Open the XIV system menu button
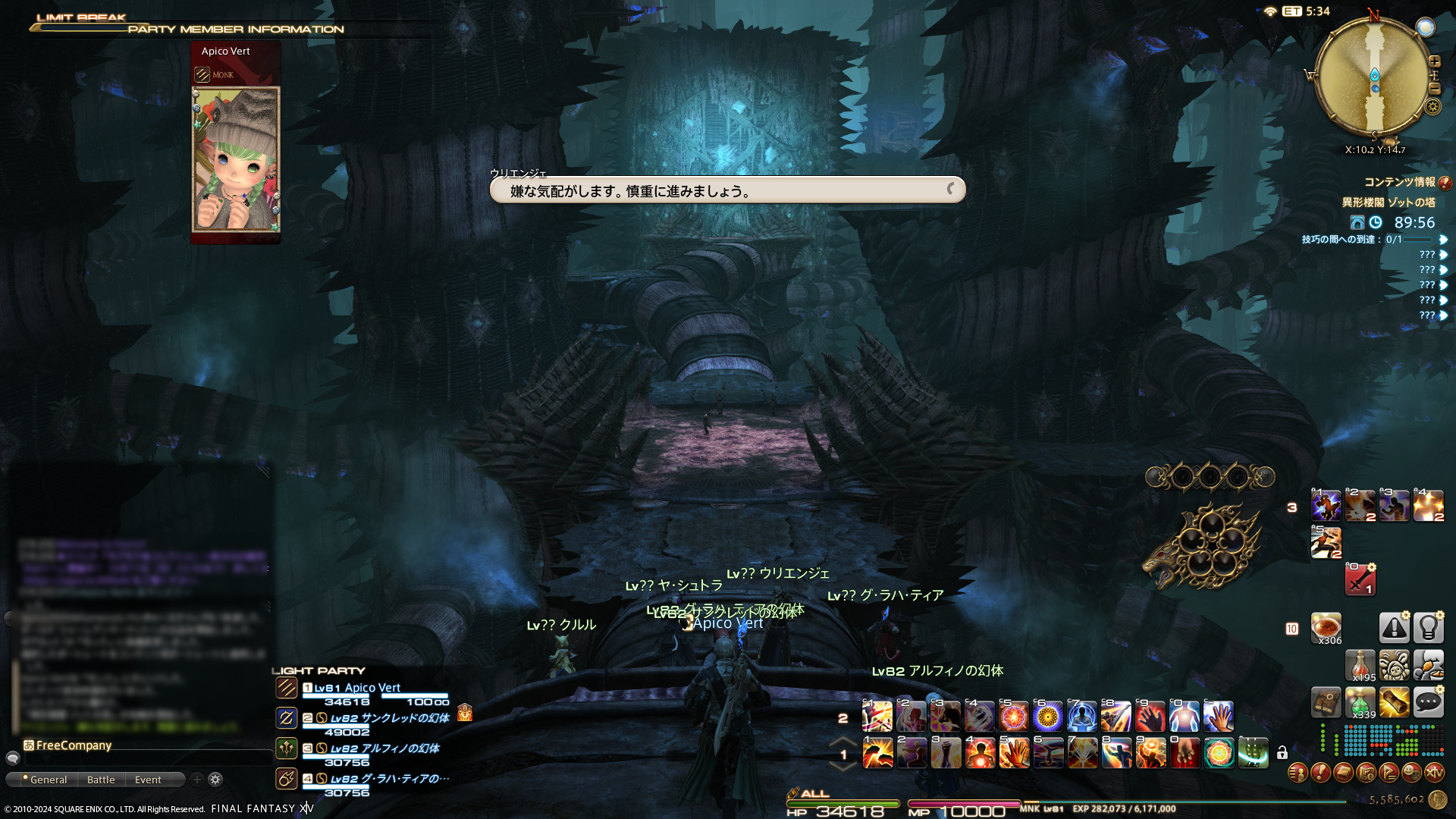Viewport: 1456px width, 819px height. 1434,773
